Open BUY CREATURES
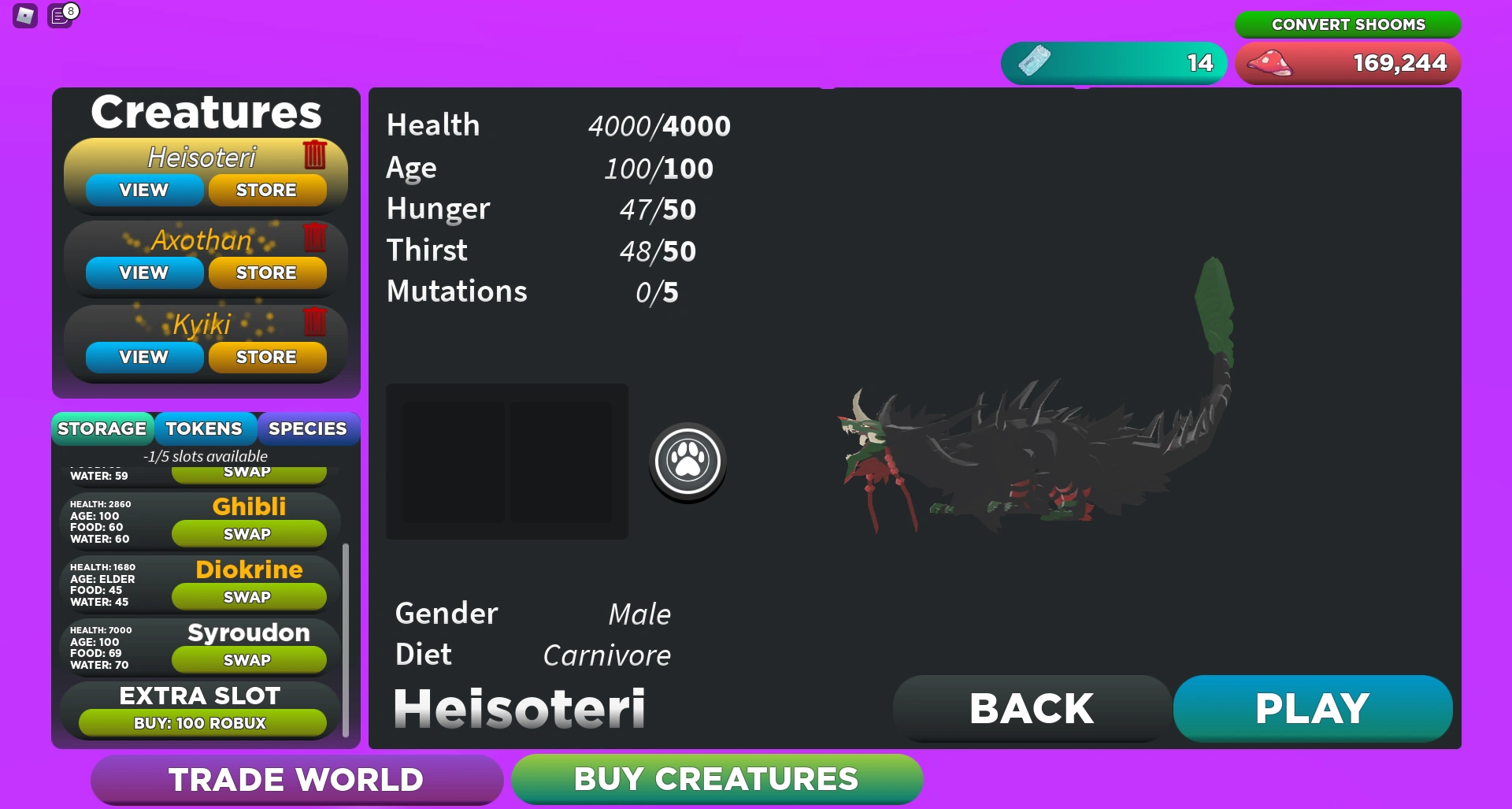Screen dimensions: 1512x809 pyautogui.click(x=717, y=778)
